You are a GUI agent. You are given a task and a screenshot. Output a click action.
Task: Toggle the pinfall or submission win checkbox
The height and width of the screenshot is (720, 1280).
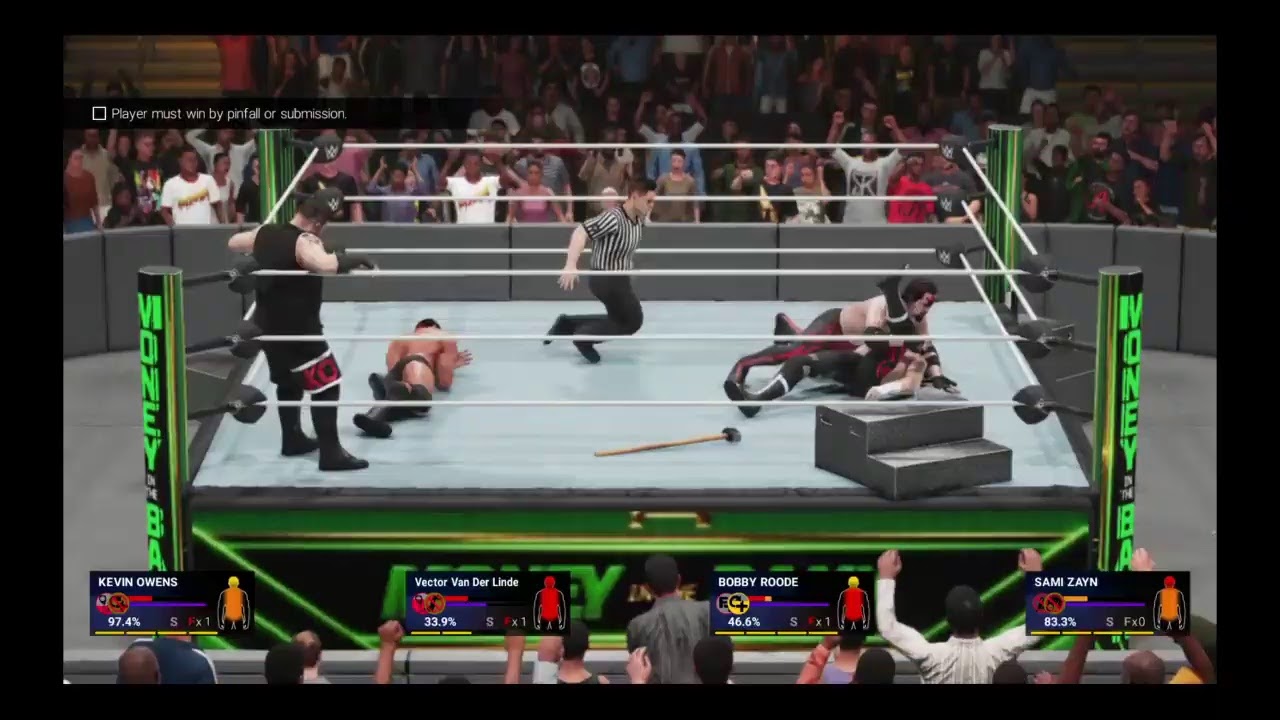pyautogui.click(x=99, y=113)
